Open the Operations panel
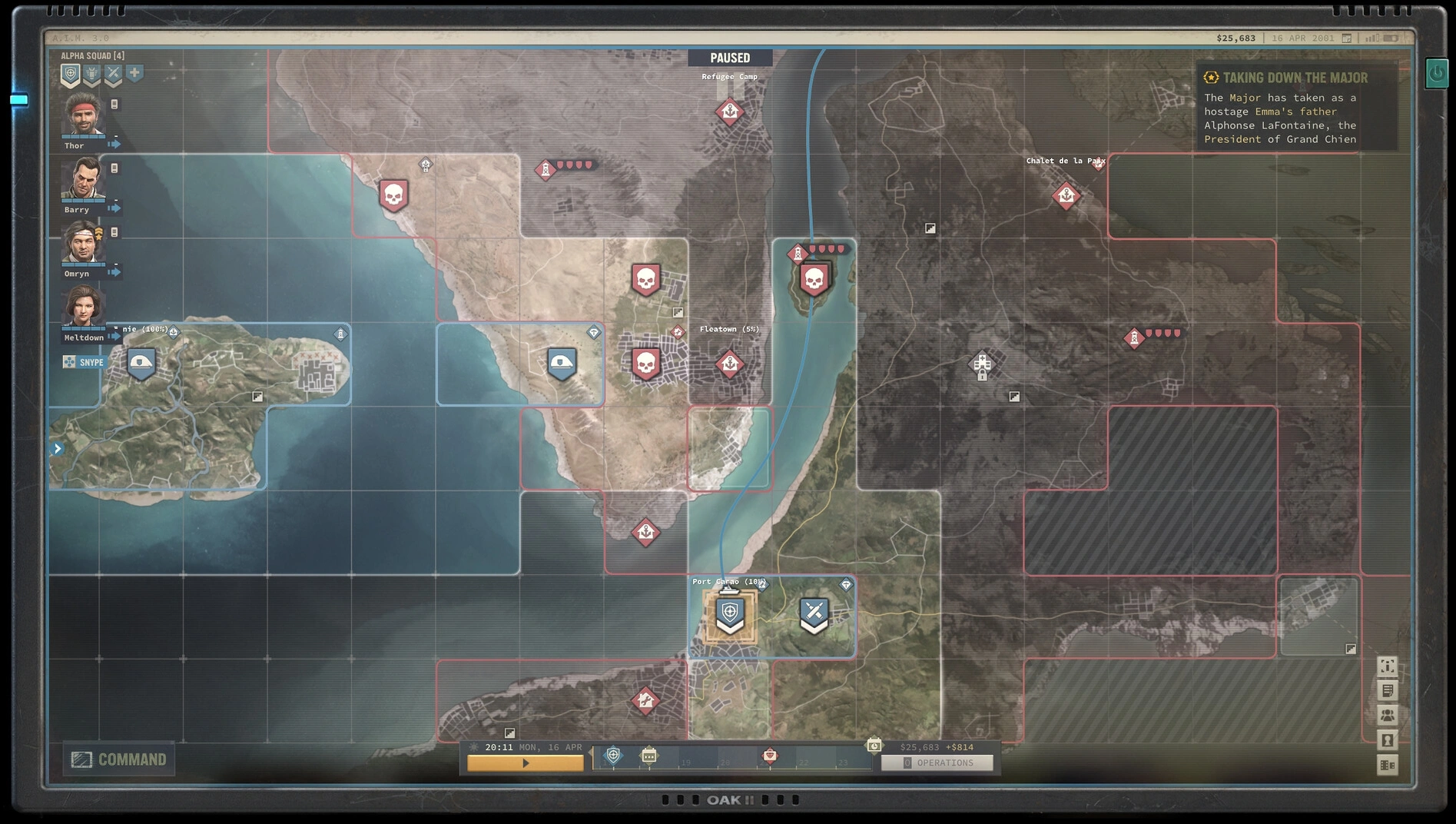This screenshot has height=824, width=1456. click(x=937, y=763)
